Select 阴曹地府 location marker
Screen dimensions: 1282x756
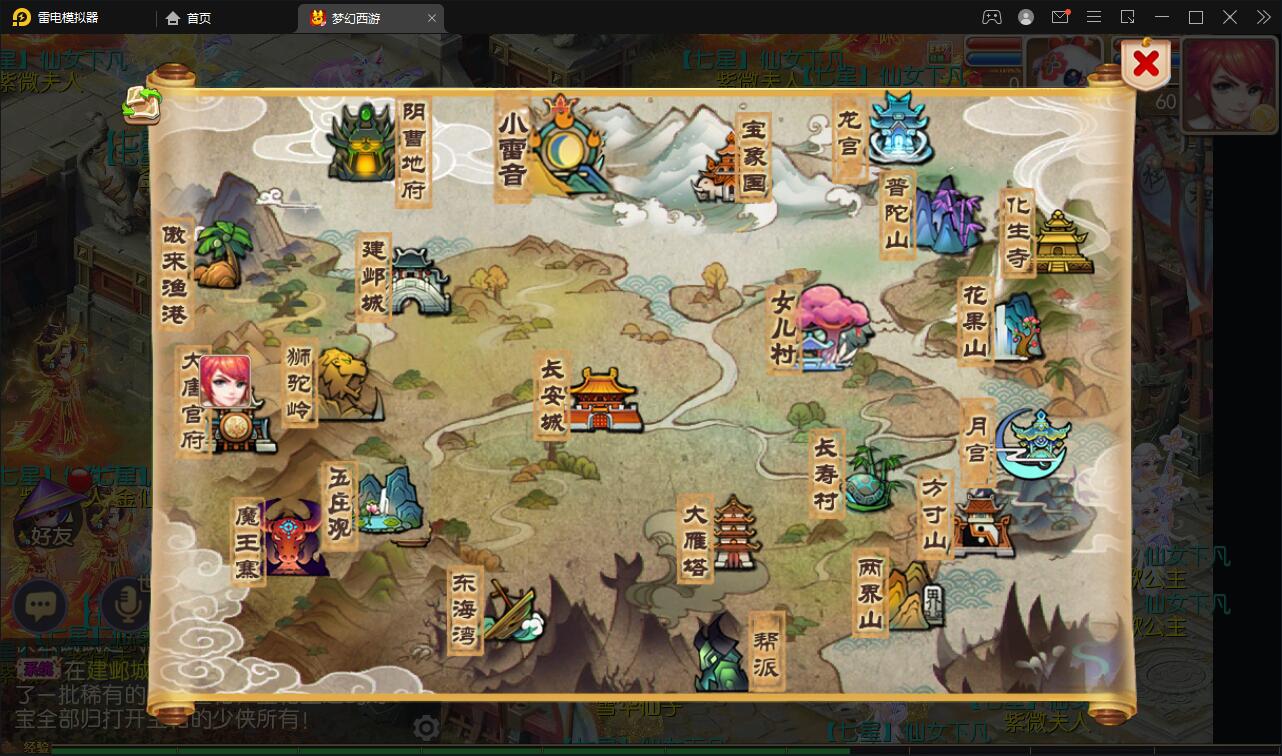pos(363,145)
